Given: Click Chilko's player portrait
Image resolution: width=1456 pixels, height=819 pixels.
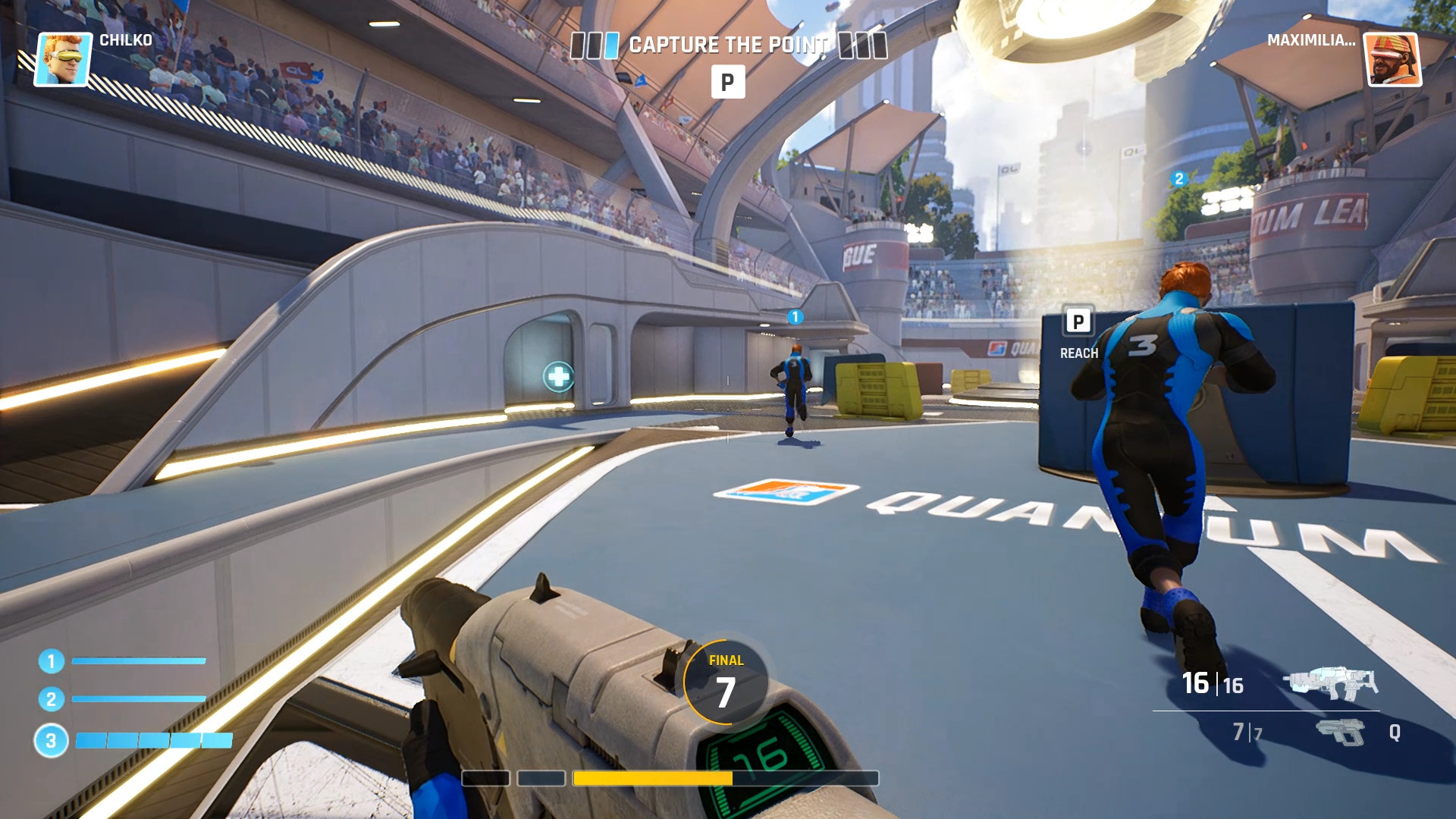Looking at the screenshot, I should [x=62, y=58].
